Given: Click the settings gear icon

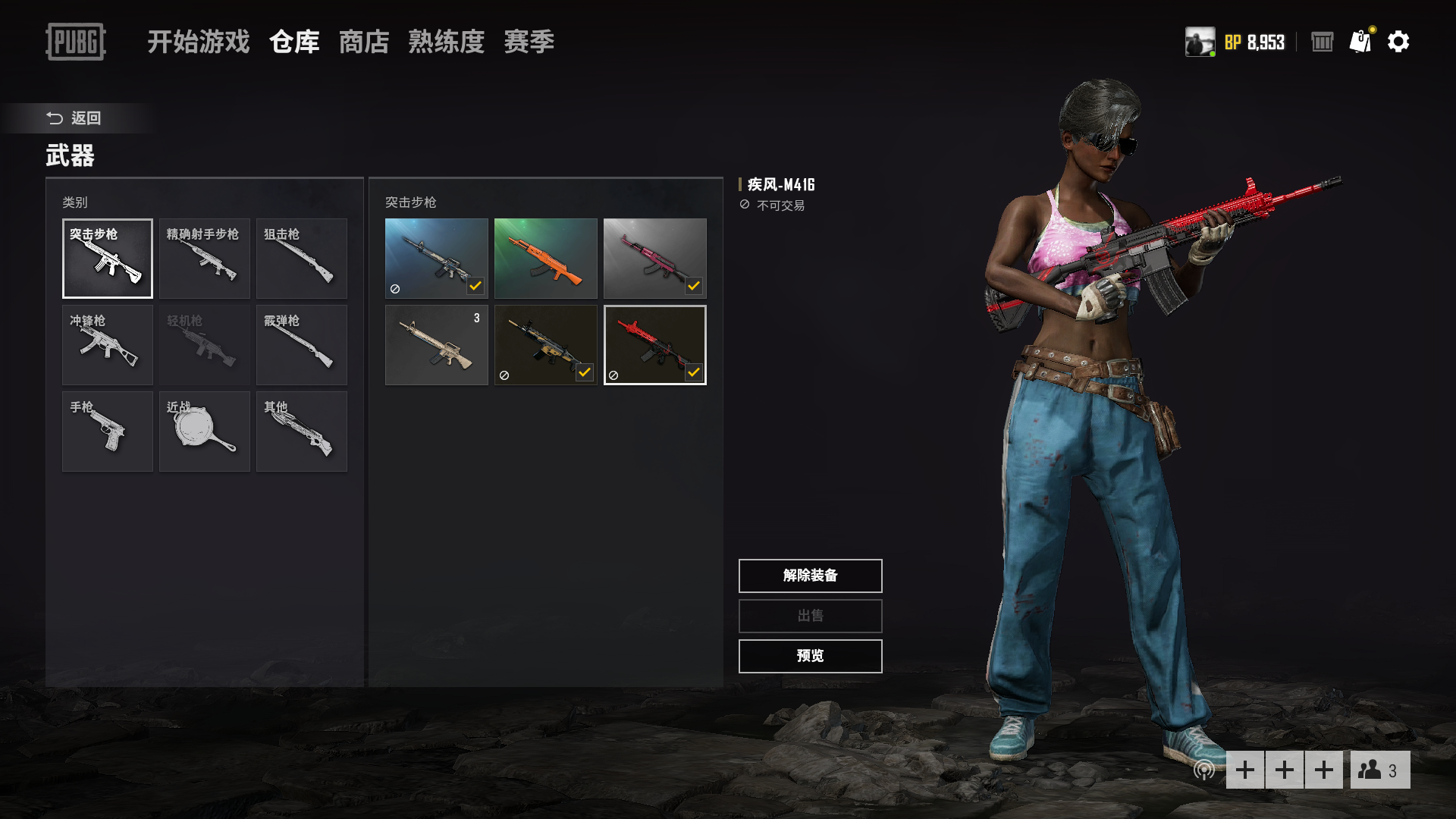Looking at the screenshot, I should 1399,42.
